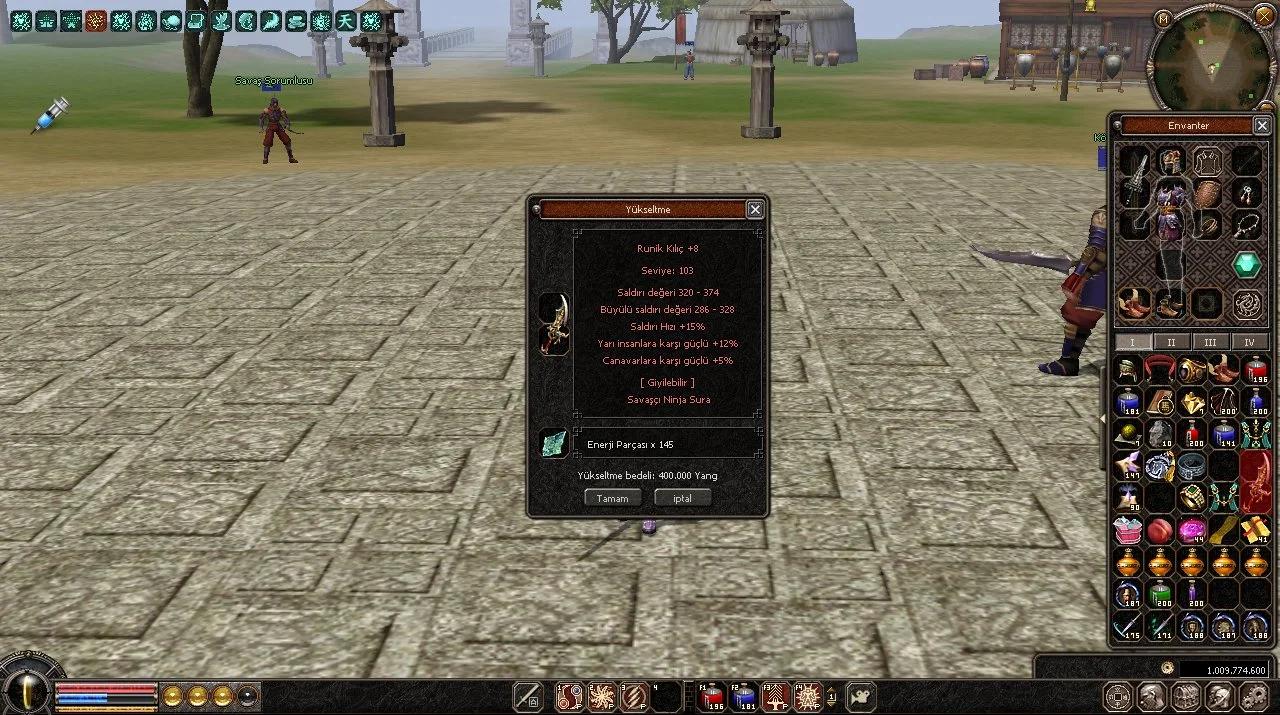The height and width of the screenshot is (715, 1280).
Task: Switch to inventory page II
Action: [1171, 342]
